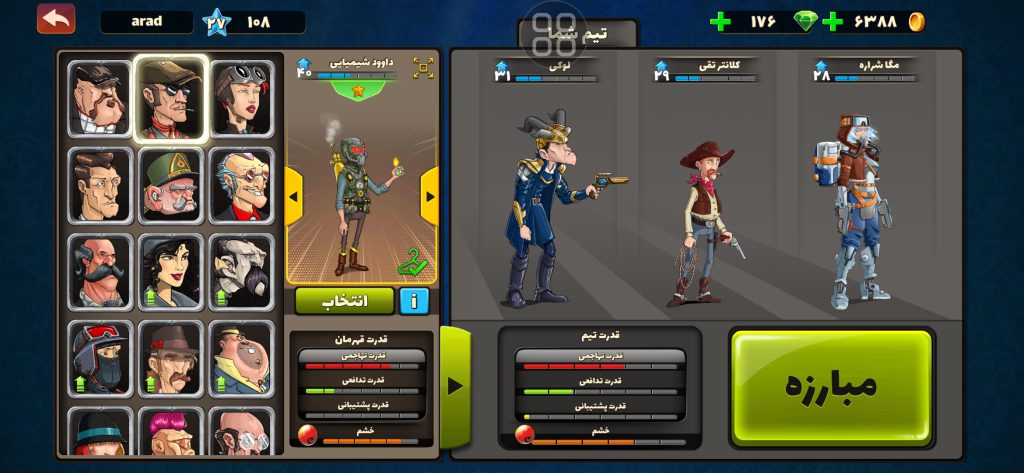Expand the hero preview to fullscreen
The width and height of the screenshot is (1024, 473).
tap(423, 68)
